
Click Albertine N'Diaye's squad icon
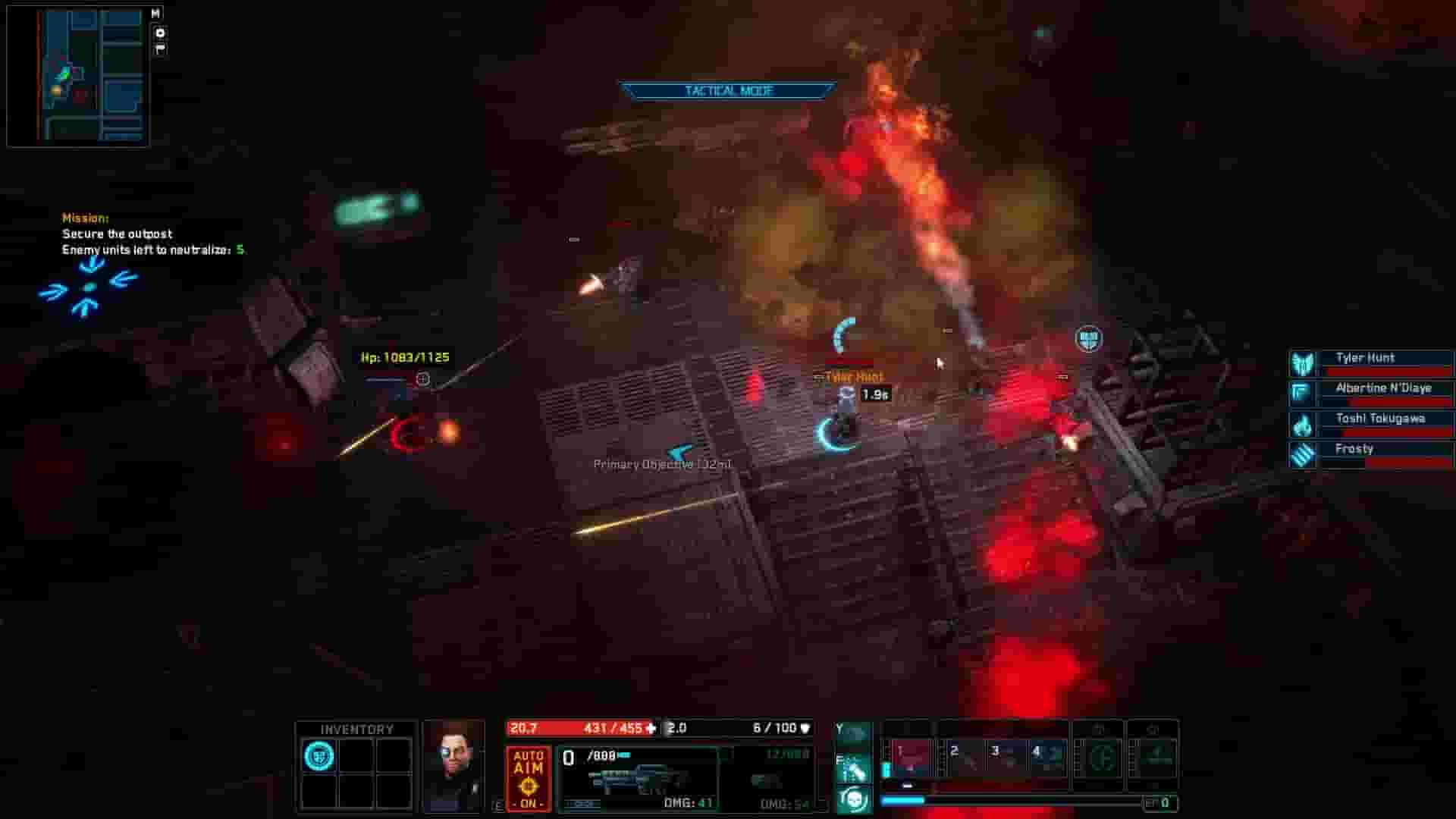pos(1301,391)
